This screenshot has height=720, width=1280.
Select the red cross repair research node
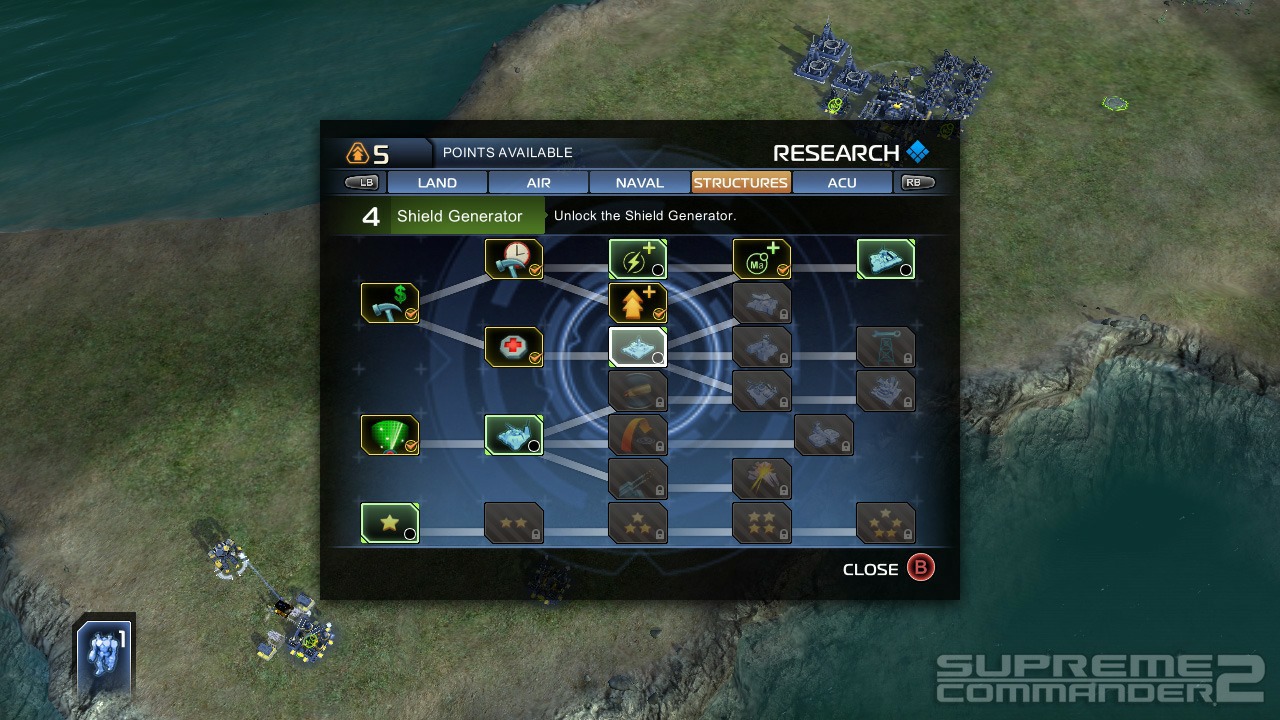click(514, 346)
